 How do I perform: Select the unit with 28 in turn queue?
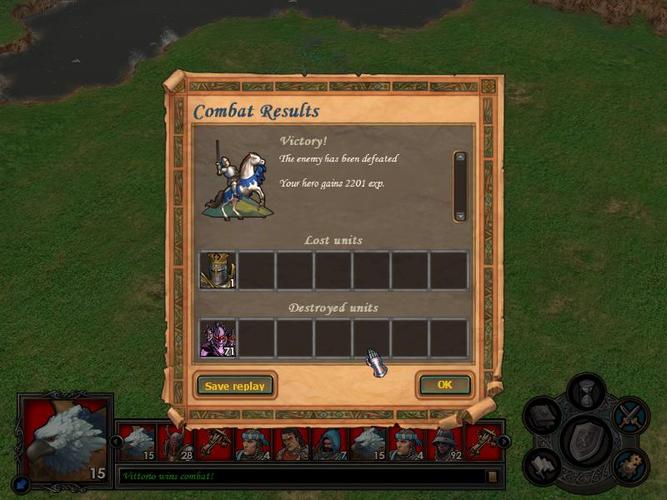(176, 443)
